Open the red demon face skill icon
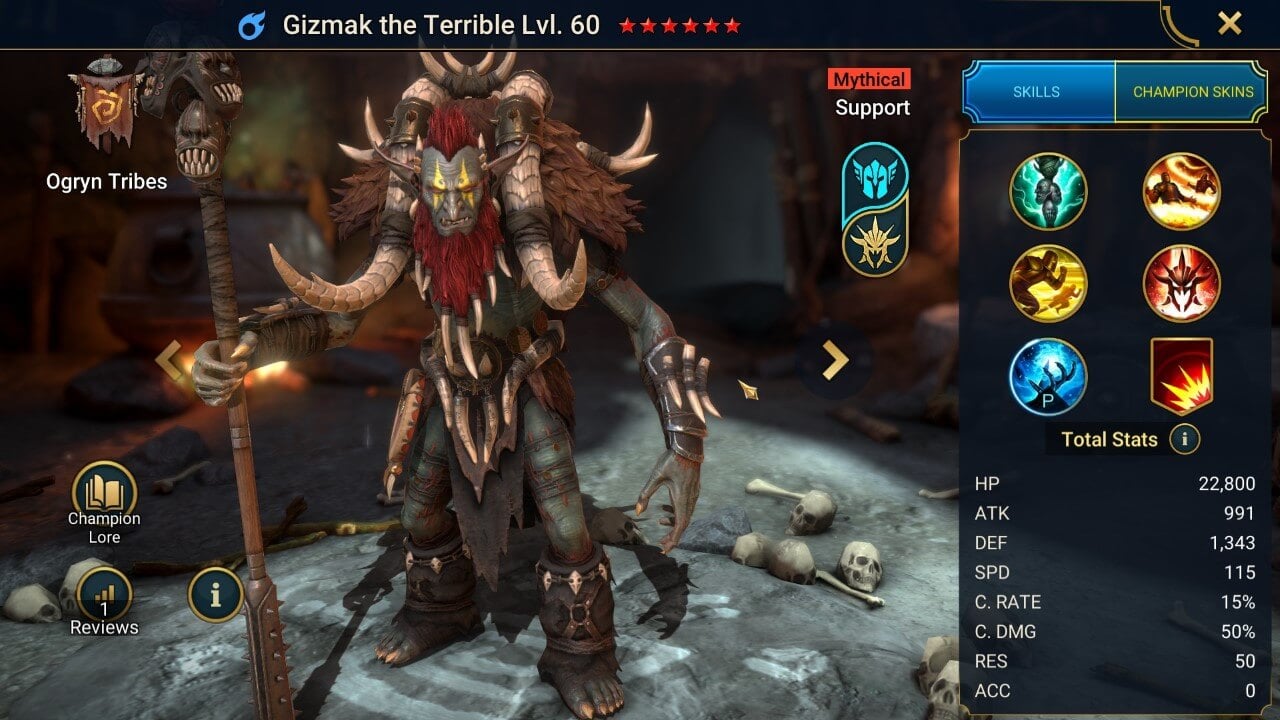The width and height of the screenshot is (1280, 720). 1182,284
